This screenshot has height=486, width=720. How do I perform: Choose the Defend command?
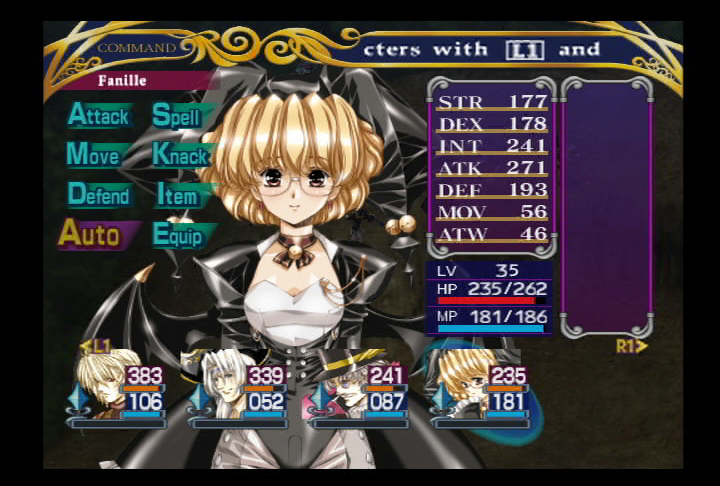pos(99,195)
